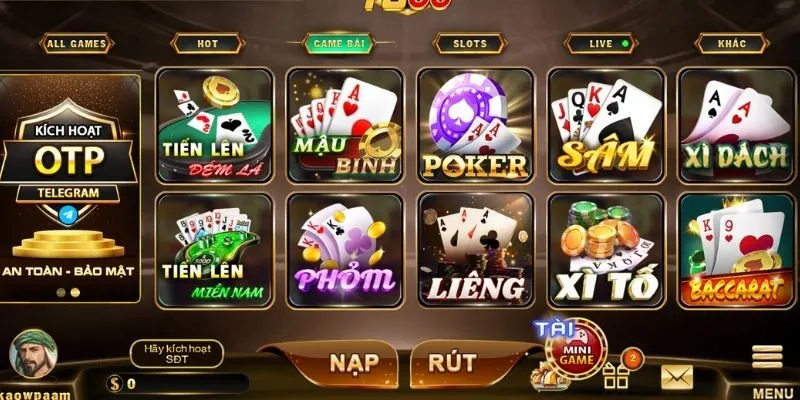Switch to the LIVE tab
This screenshot has width=800, height=400.
pyautogui.click(x=600, y=44)
